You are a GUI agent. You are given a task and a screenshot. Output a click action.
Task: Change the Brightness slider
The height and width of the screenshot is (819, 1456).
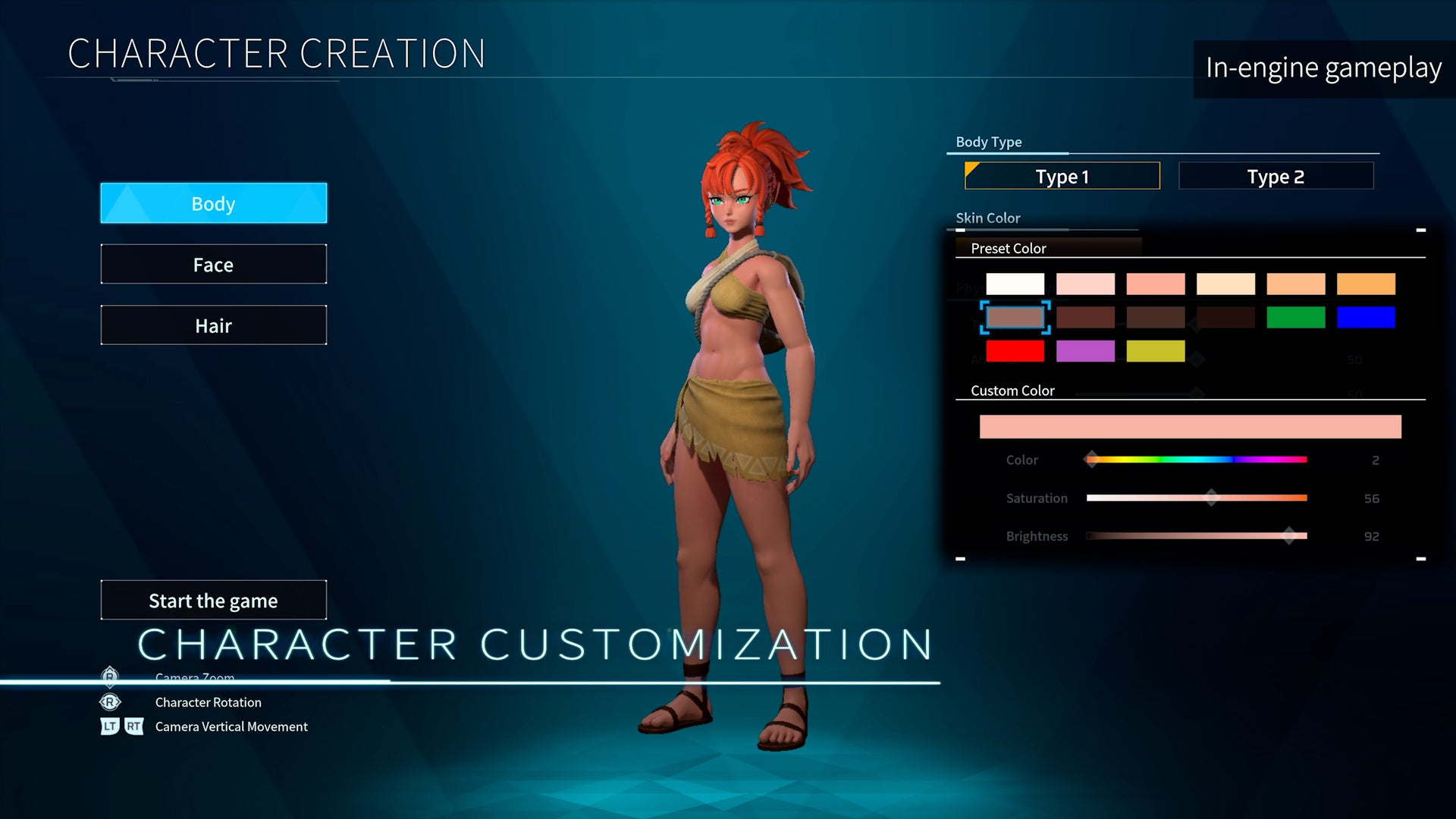[1288, 536]
